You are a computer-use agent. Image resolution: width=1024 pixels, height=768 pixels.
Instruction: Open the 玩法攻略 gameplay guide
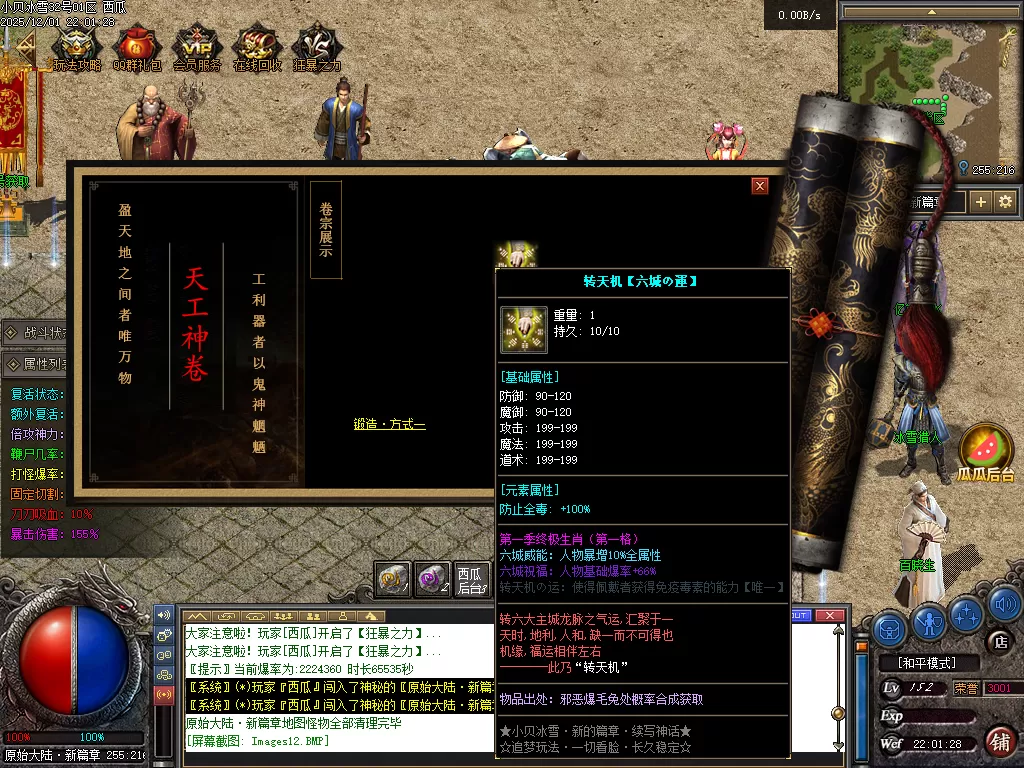pyautogui.click(x=77, y=48)
